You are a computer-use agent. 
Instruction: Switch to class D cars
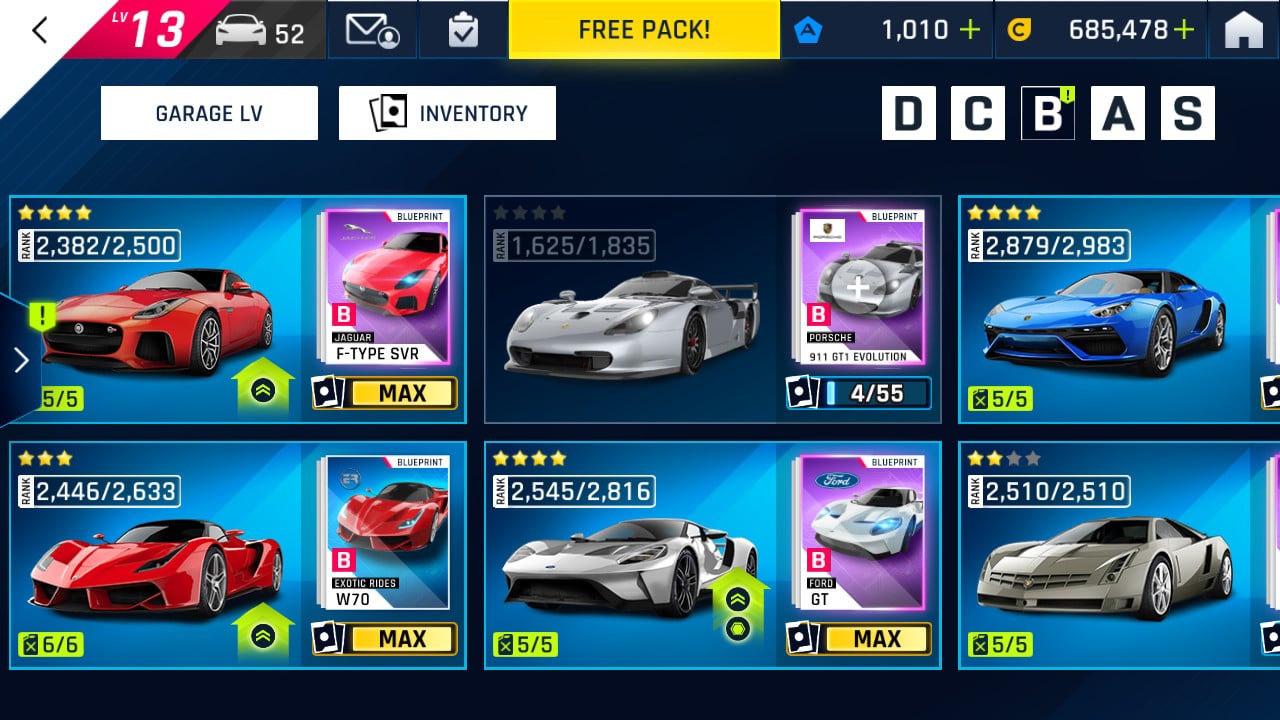click(908, 113)
